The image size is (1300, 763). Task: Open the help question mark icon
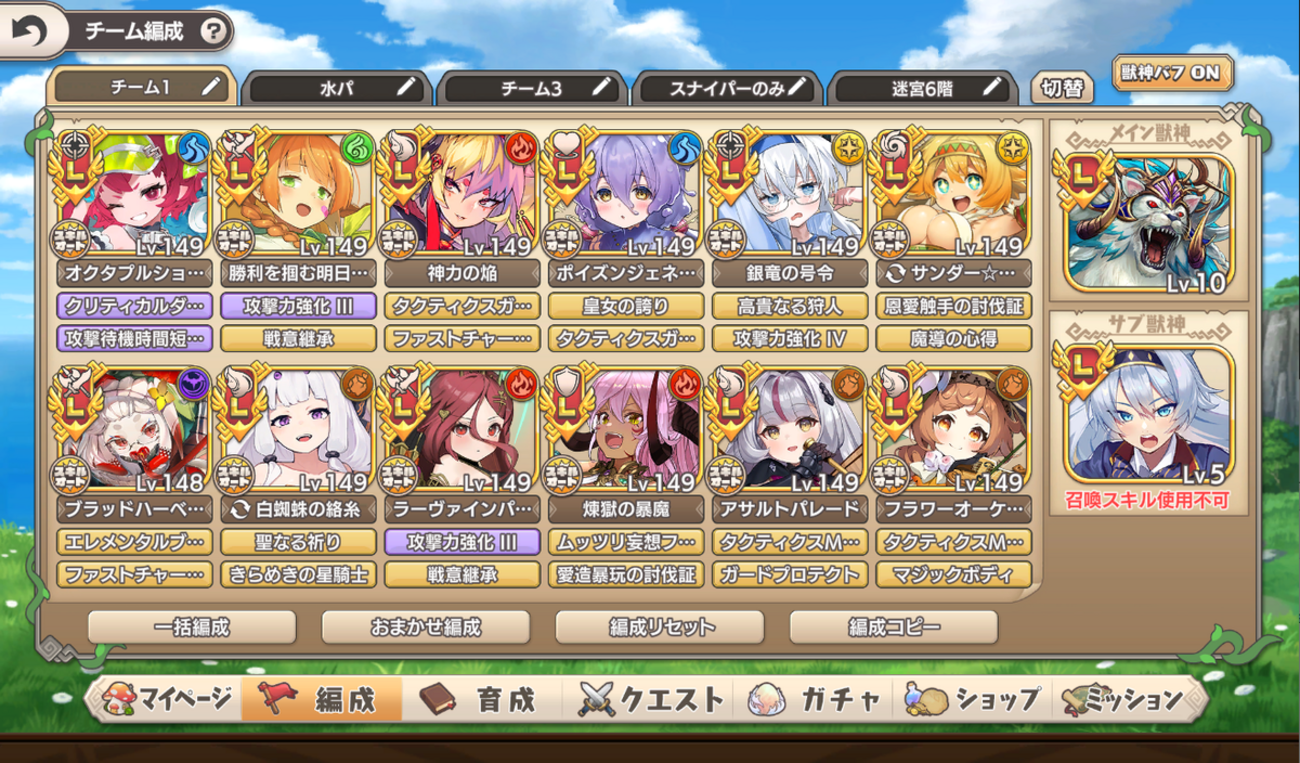pyautogui.click(x=212, y=31)
